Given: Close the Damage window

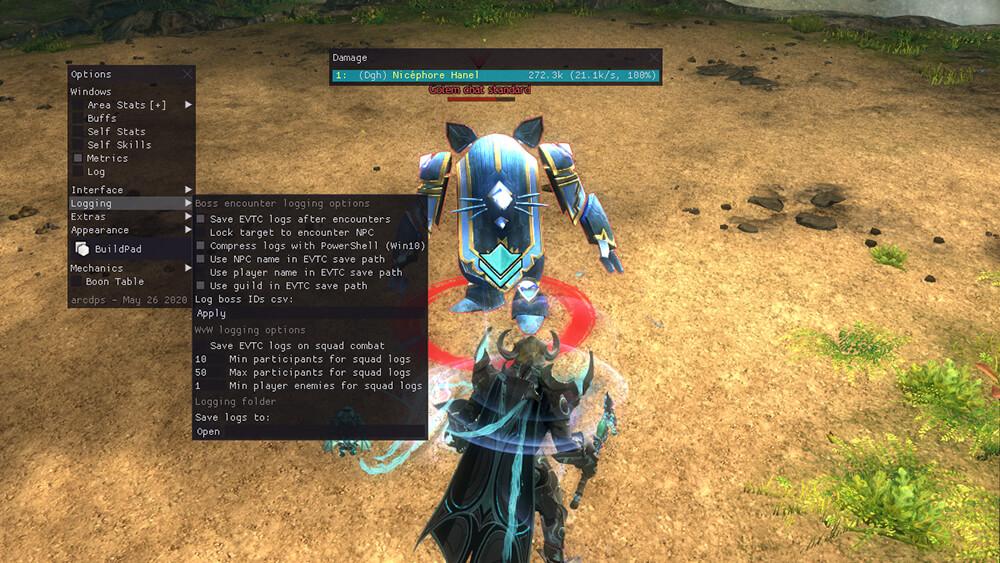Looking at the screenshot, I should (653, 58).
